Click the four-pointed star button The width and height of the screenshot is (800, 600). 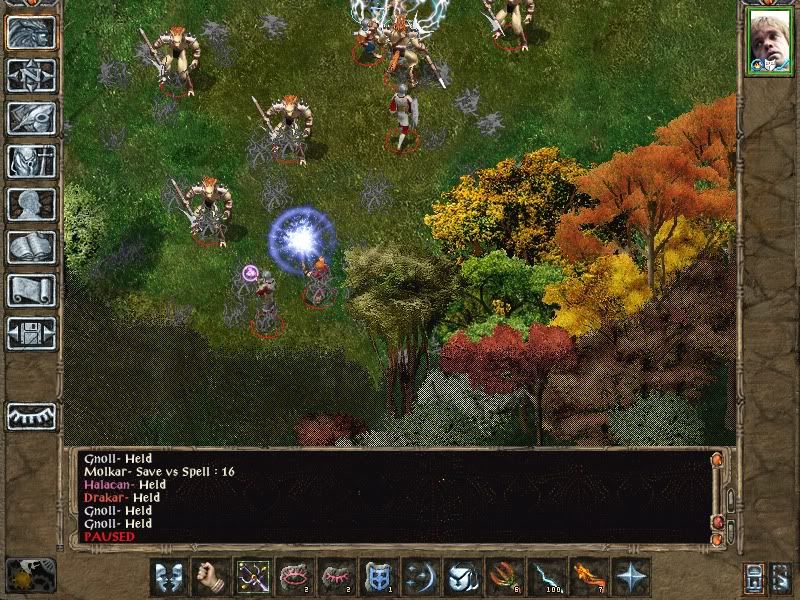pos(631,577)
